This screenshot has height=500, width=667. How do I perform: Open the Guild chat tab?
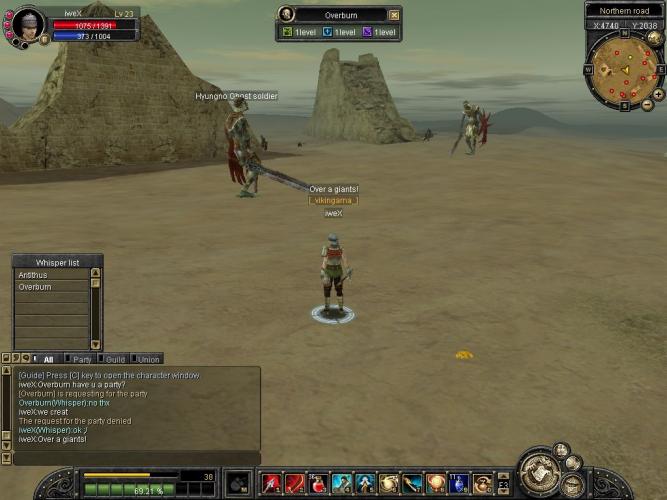pos(115,359)
